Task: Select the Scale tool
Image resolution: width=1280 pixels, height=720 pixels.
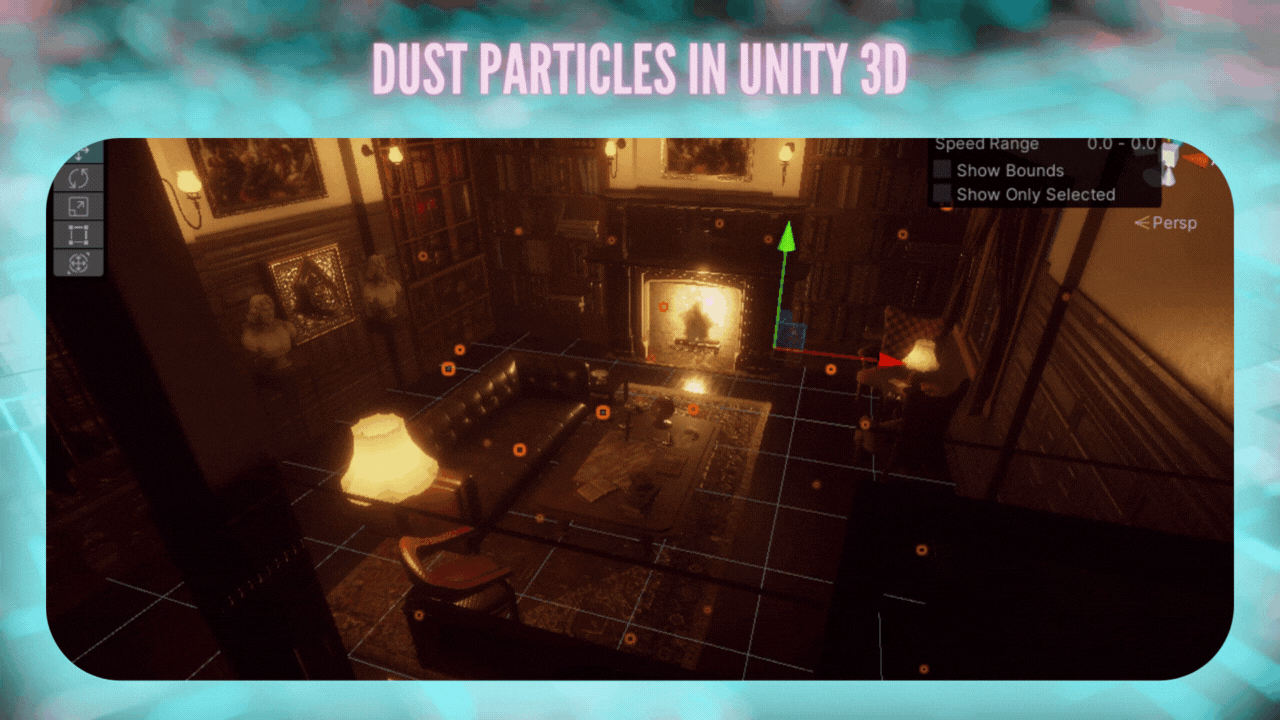Action: click(x=80, y=207)
